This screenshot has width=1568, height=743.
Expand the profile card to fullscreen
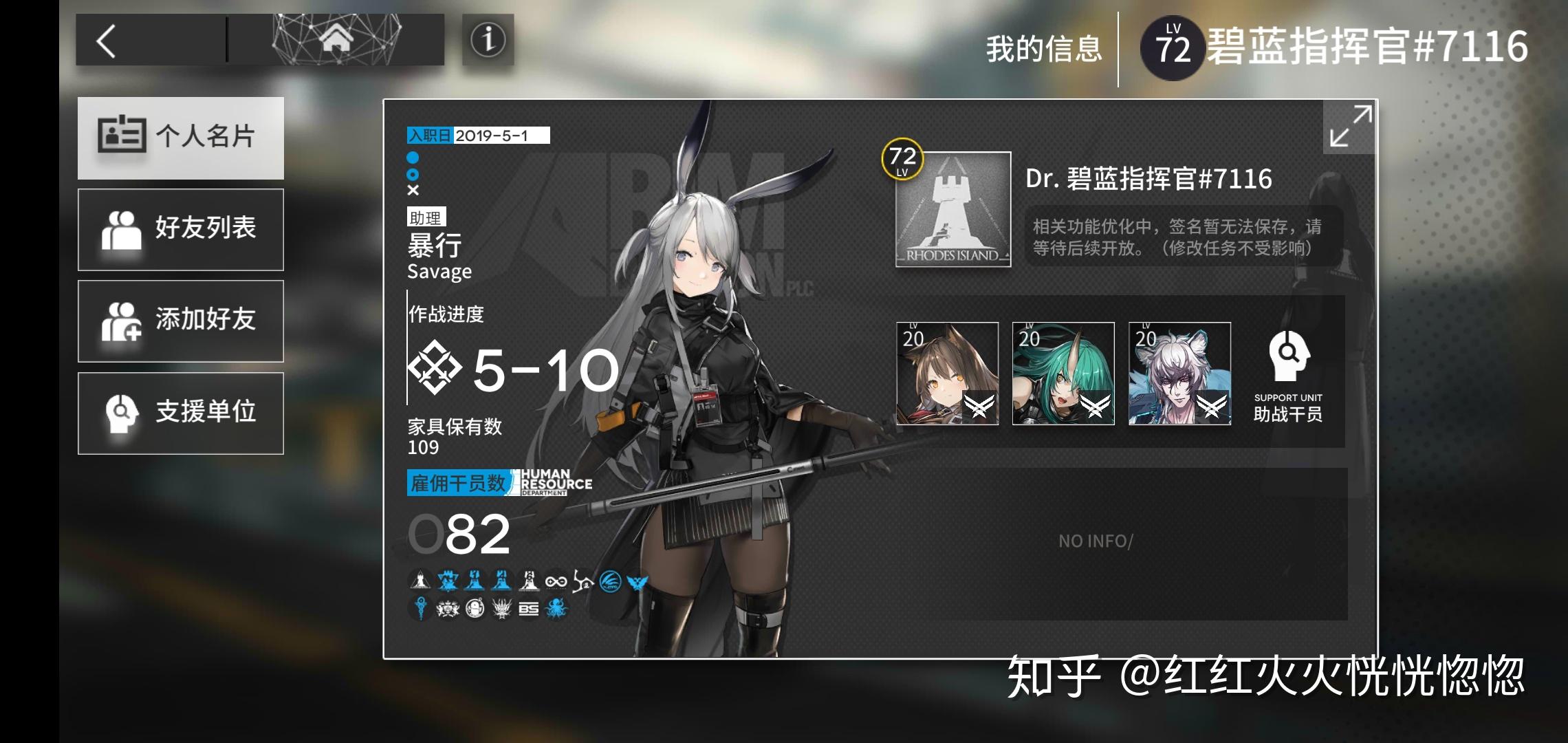point(1350,126)
